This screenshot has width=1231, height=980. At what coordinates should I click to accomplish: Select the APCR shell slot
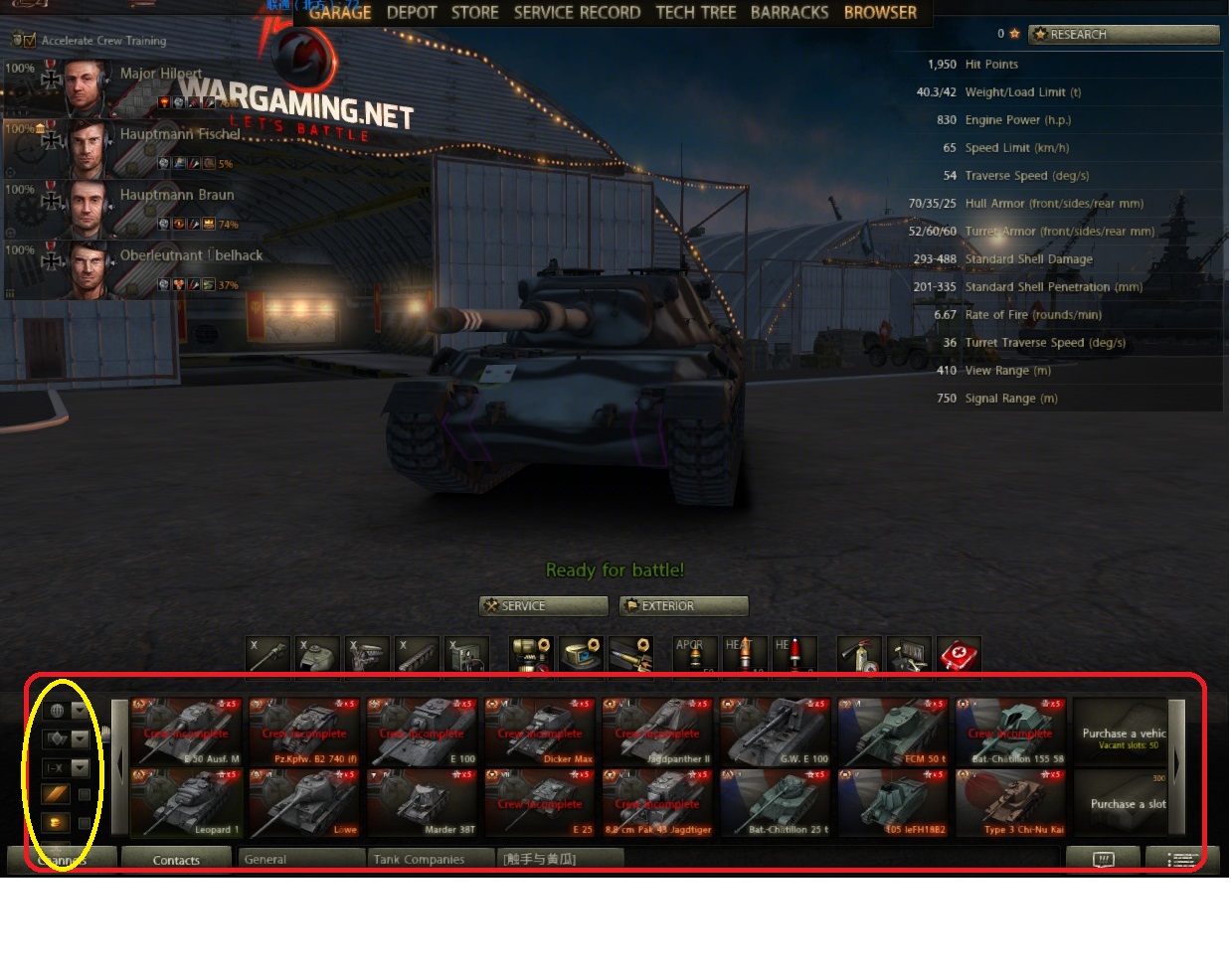(694, 654)
